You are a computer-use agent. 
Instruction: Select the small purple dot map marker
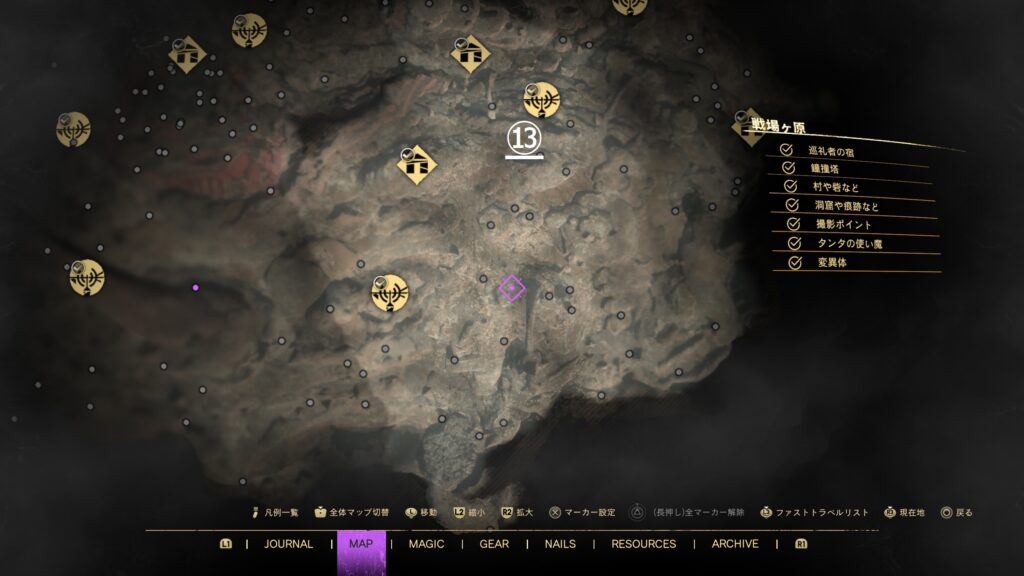pos(195,287)
